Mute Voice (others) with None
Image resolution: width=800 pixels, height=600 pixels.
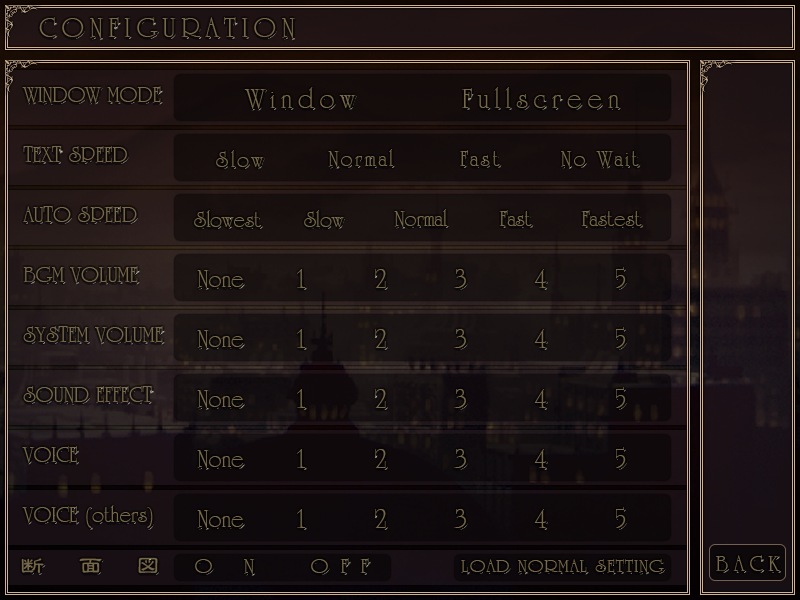click(x=220, y=520)
